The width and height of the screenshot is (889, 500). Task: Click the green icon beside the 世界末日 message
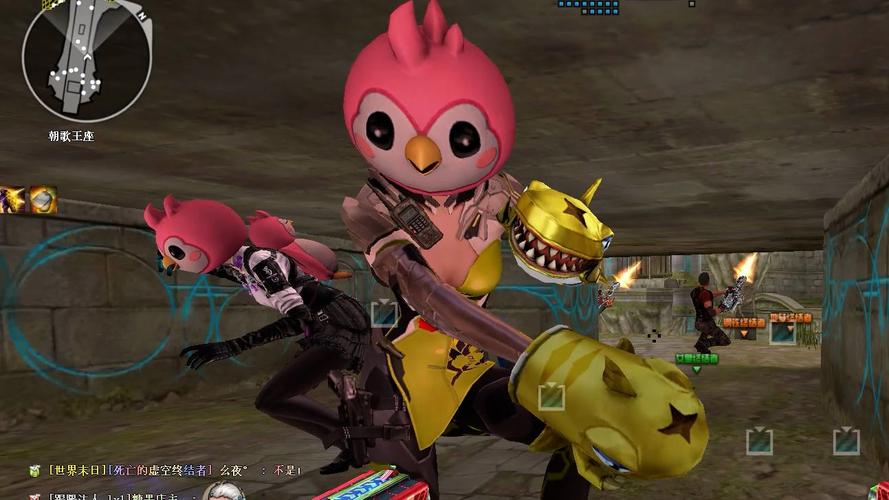[33, 470]
